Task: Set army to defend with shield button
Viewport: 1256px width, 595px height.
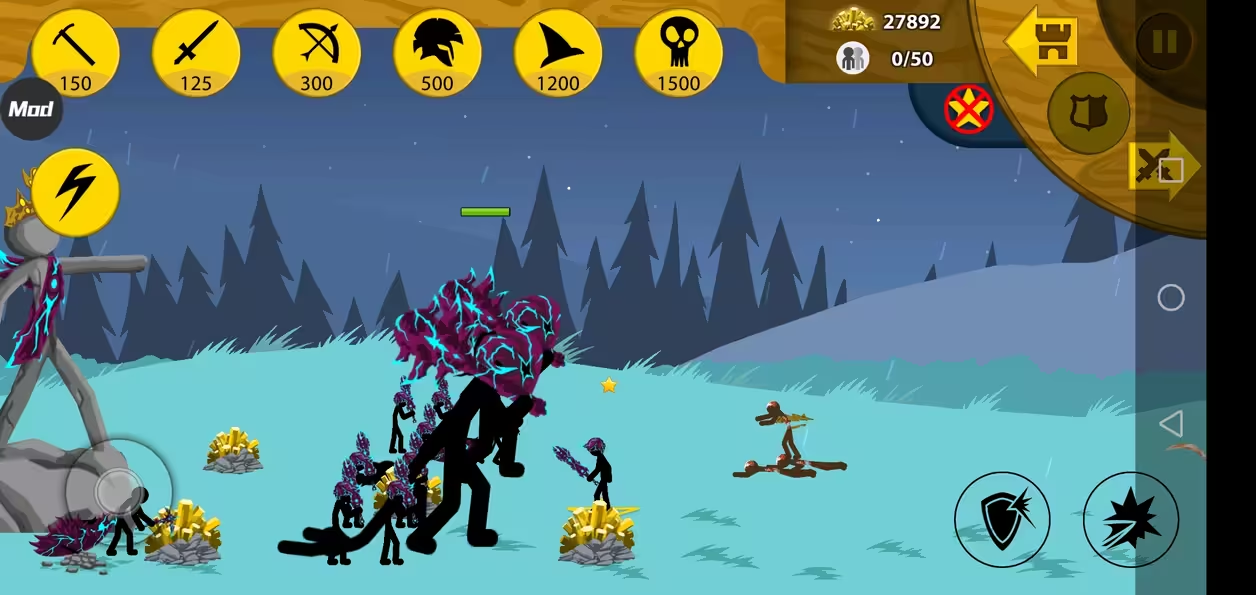Action: (x=1088, y=113)
